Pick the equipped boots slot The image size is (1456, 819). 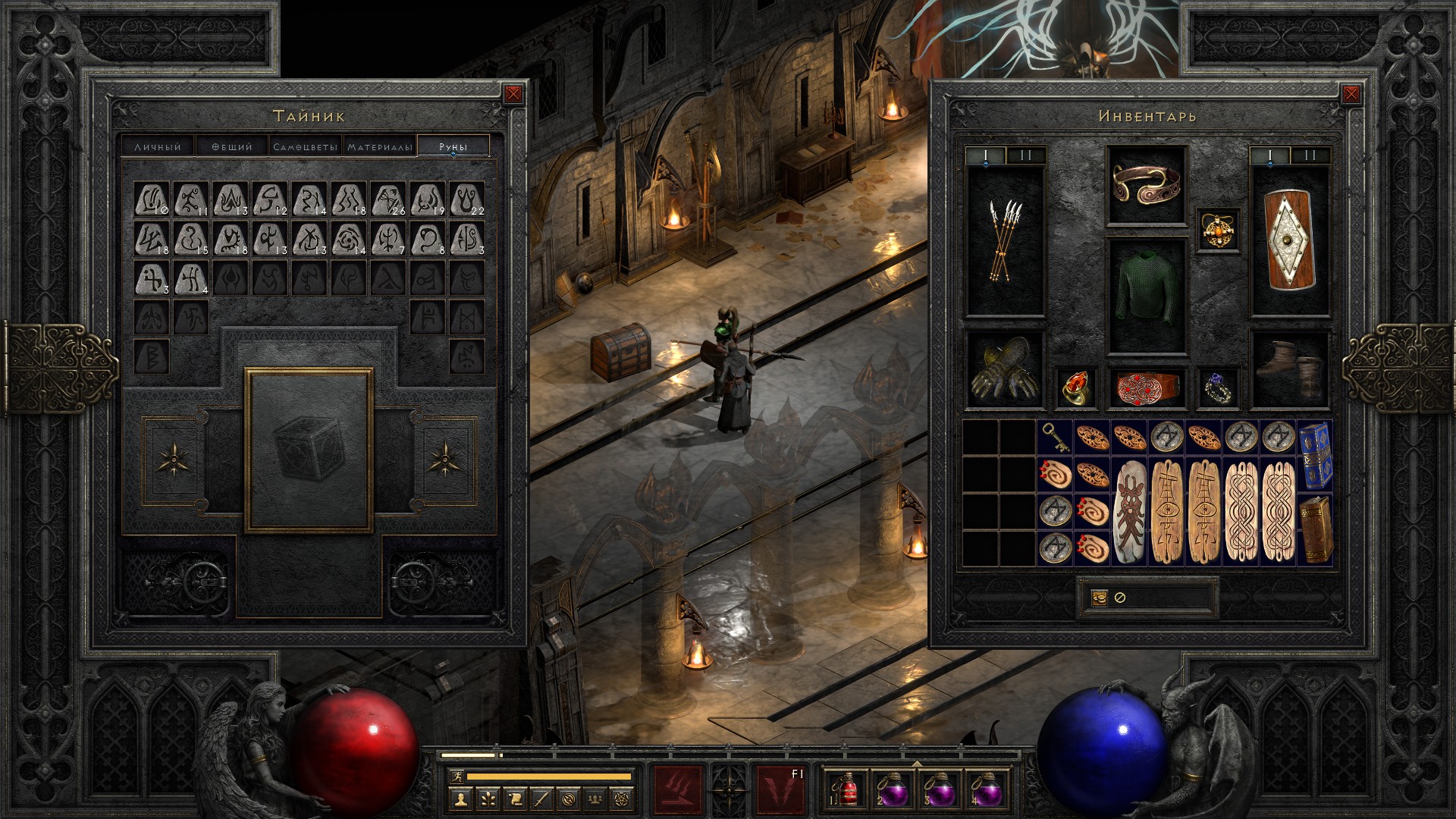(1289, 370)
